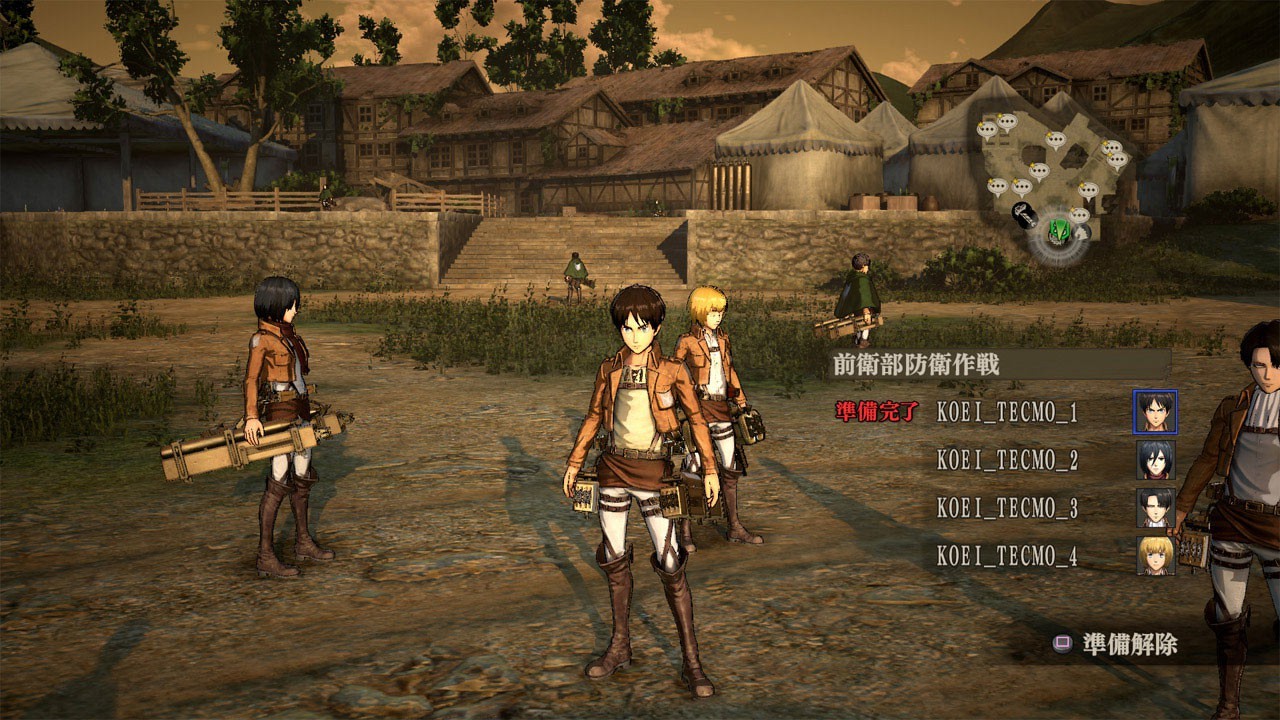Click the 準備解除 cancel ready label

[x=1130, y=645]
